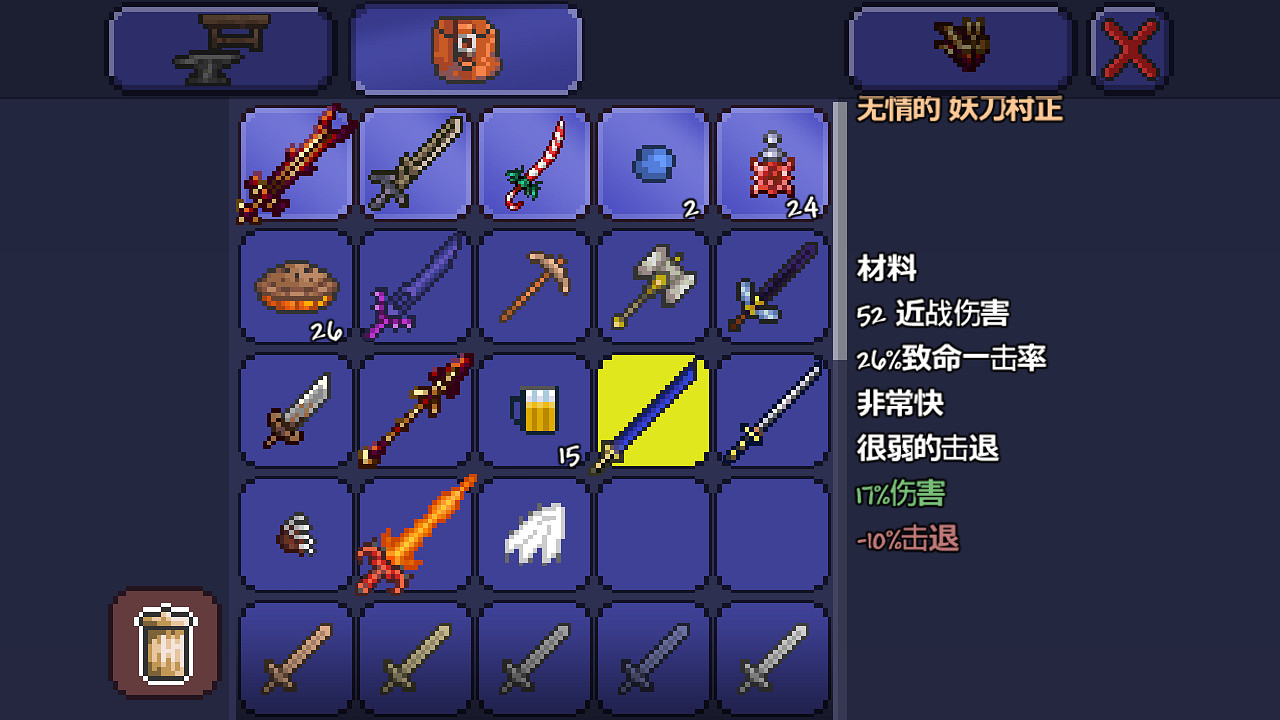The image size is (1280, 720).
Task: Select the War Axe item slot
Action: click(653, 287)
